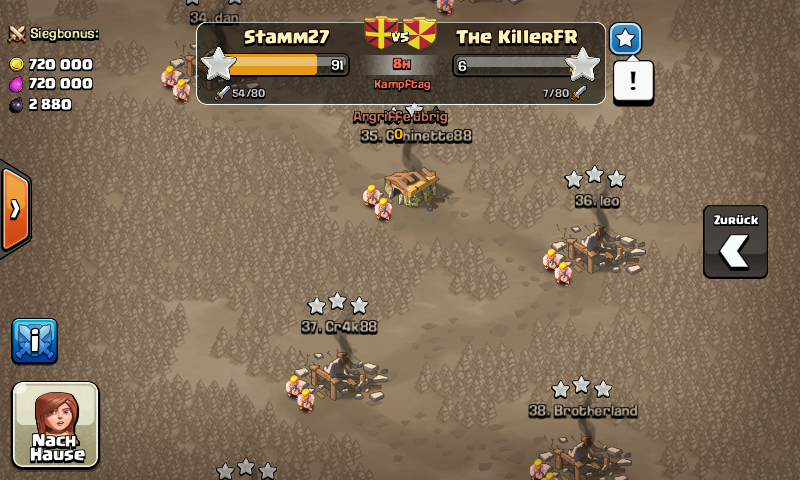Pick war base 38. Brotherland

(582, 455)
